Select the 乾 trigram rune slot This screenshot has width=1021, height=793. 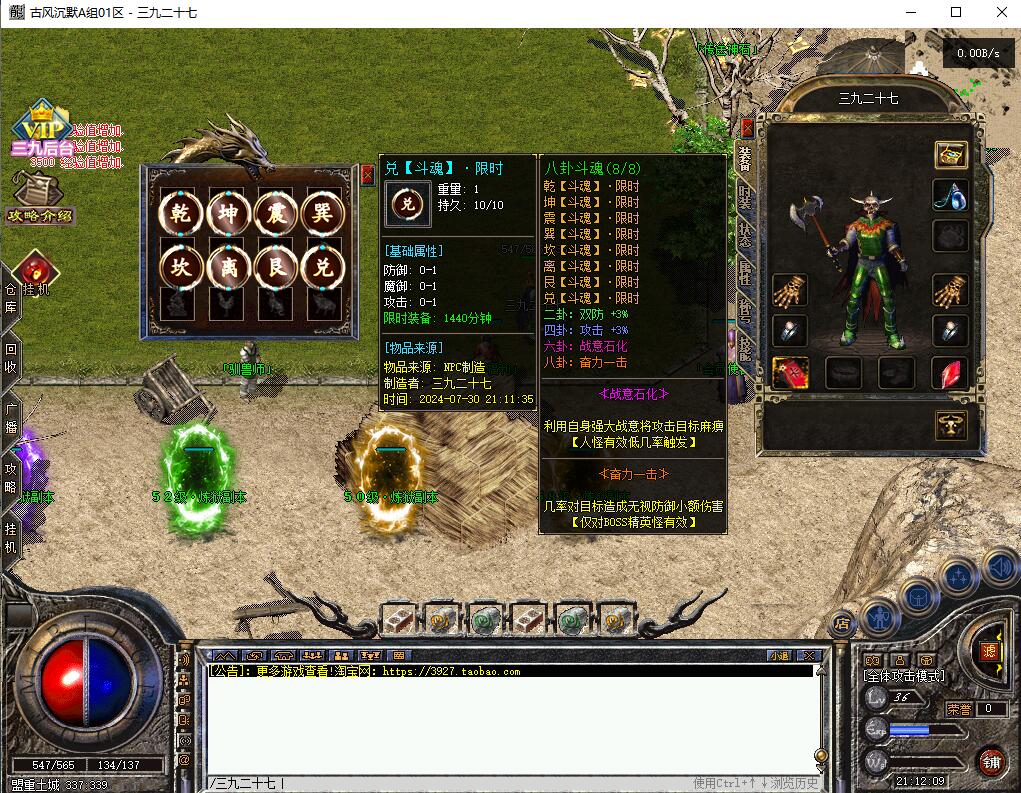click(x=180, y=213)
